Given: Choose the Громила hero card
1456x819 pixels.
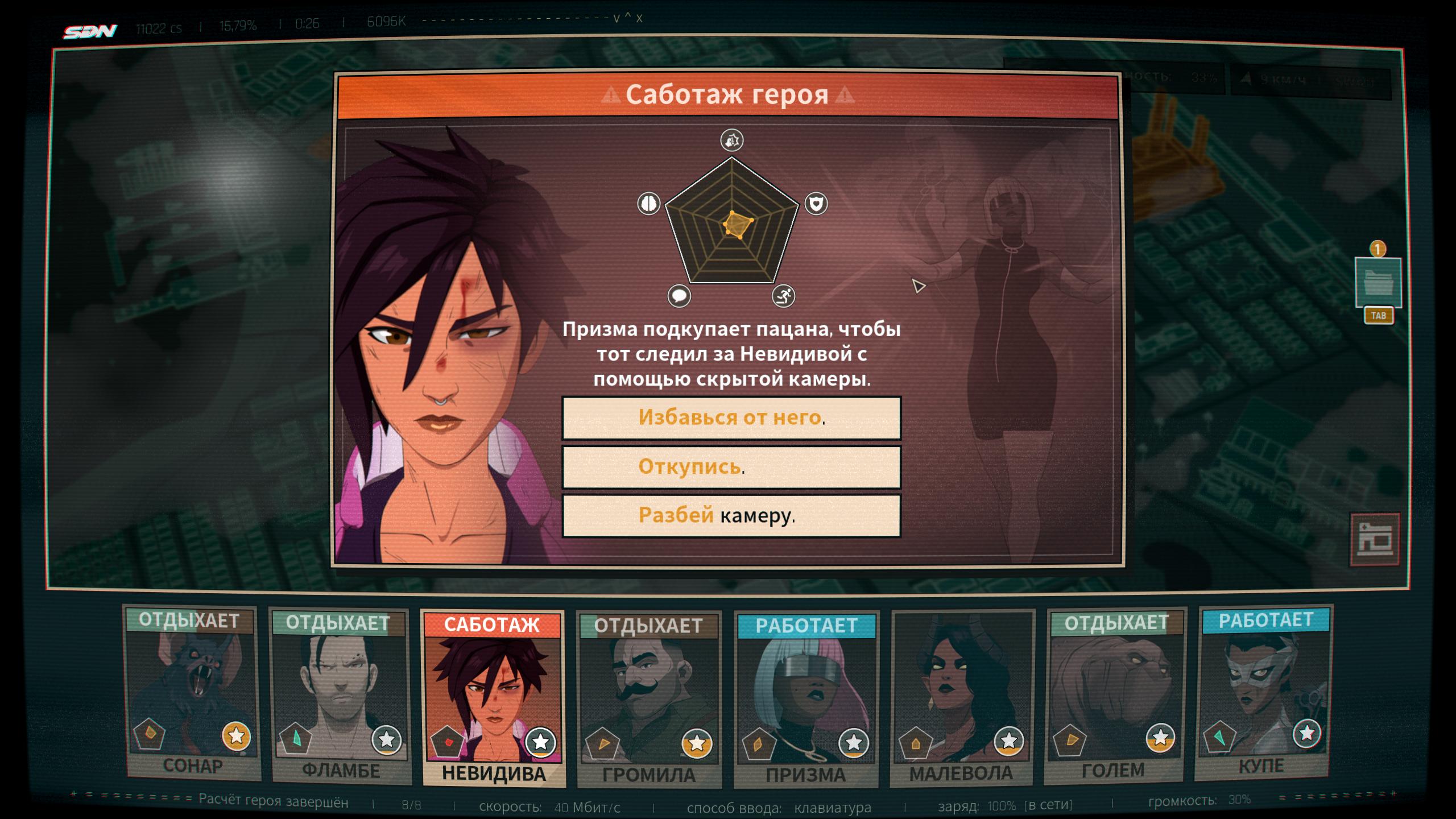Looking at the screenshot, I should click(x=649, y=700).
